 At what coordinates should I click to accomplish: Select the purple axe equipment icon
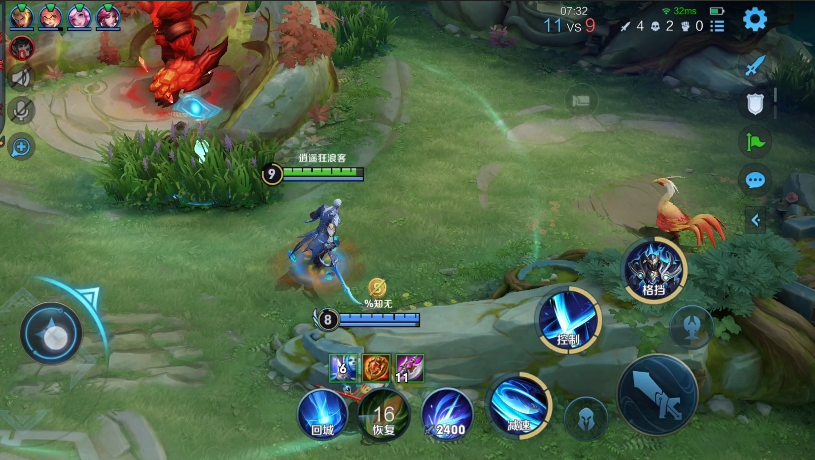[x=409, y=368]
